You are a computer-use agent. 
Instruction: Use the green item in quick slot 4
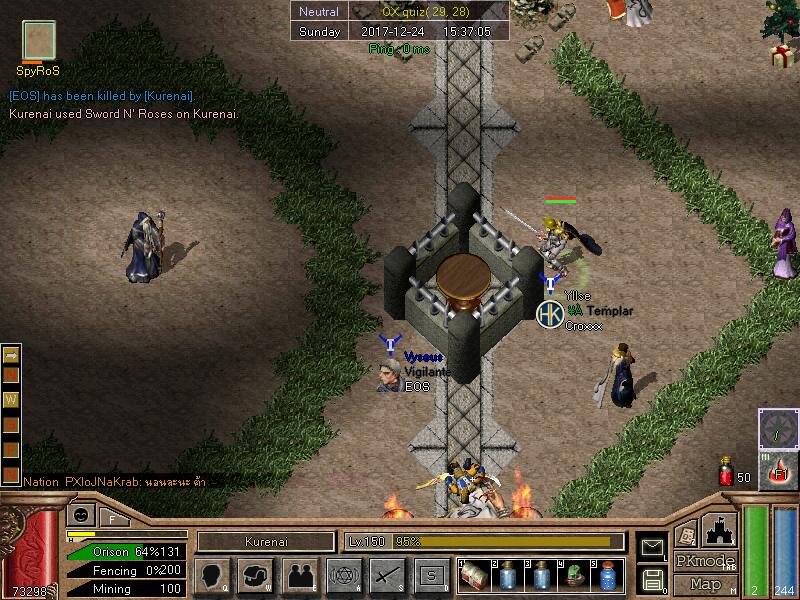pyautogui.click(x=574, y=576)
